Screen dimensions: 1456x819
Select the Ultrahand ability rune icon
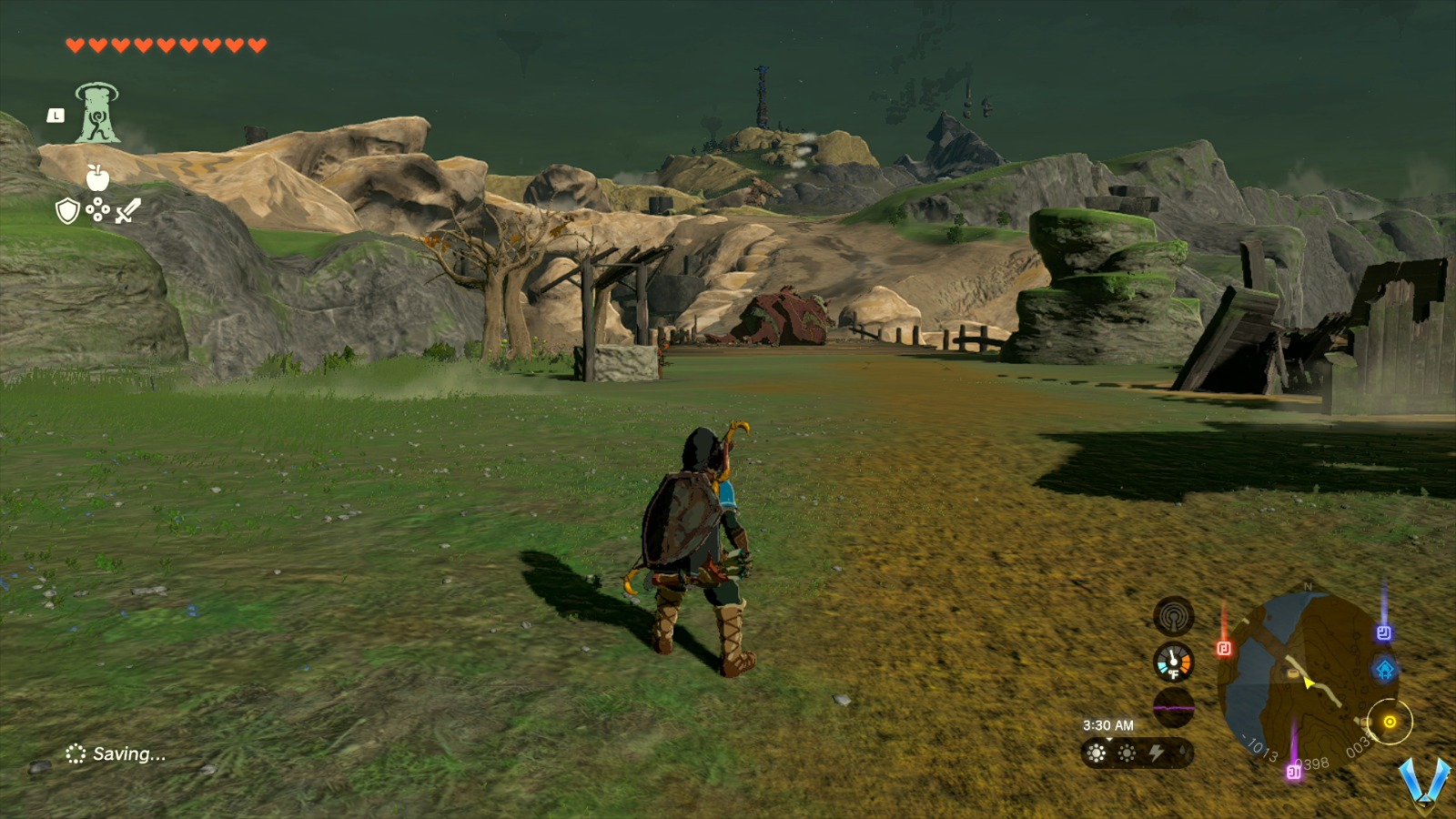point(98,115)
